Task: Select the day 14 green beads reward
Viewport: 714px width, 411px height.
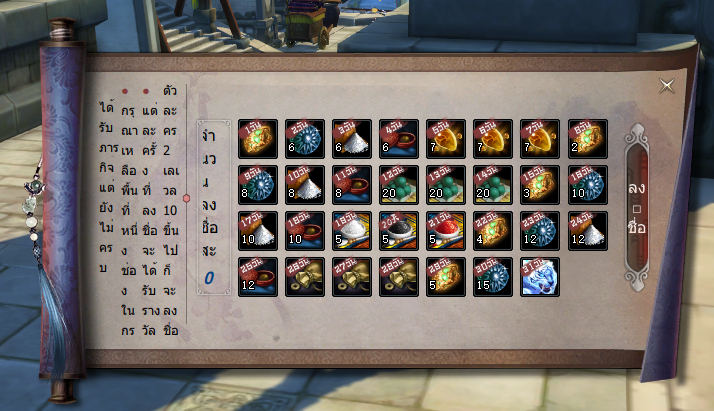Action: click(x=492, y=184)
